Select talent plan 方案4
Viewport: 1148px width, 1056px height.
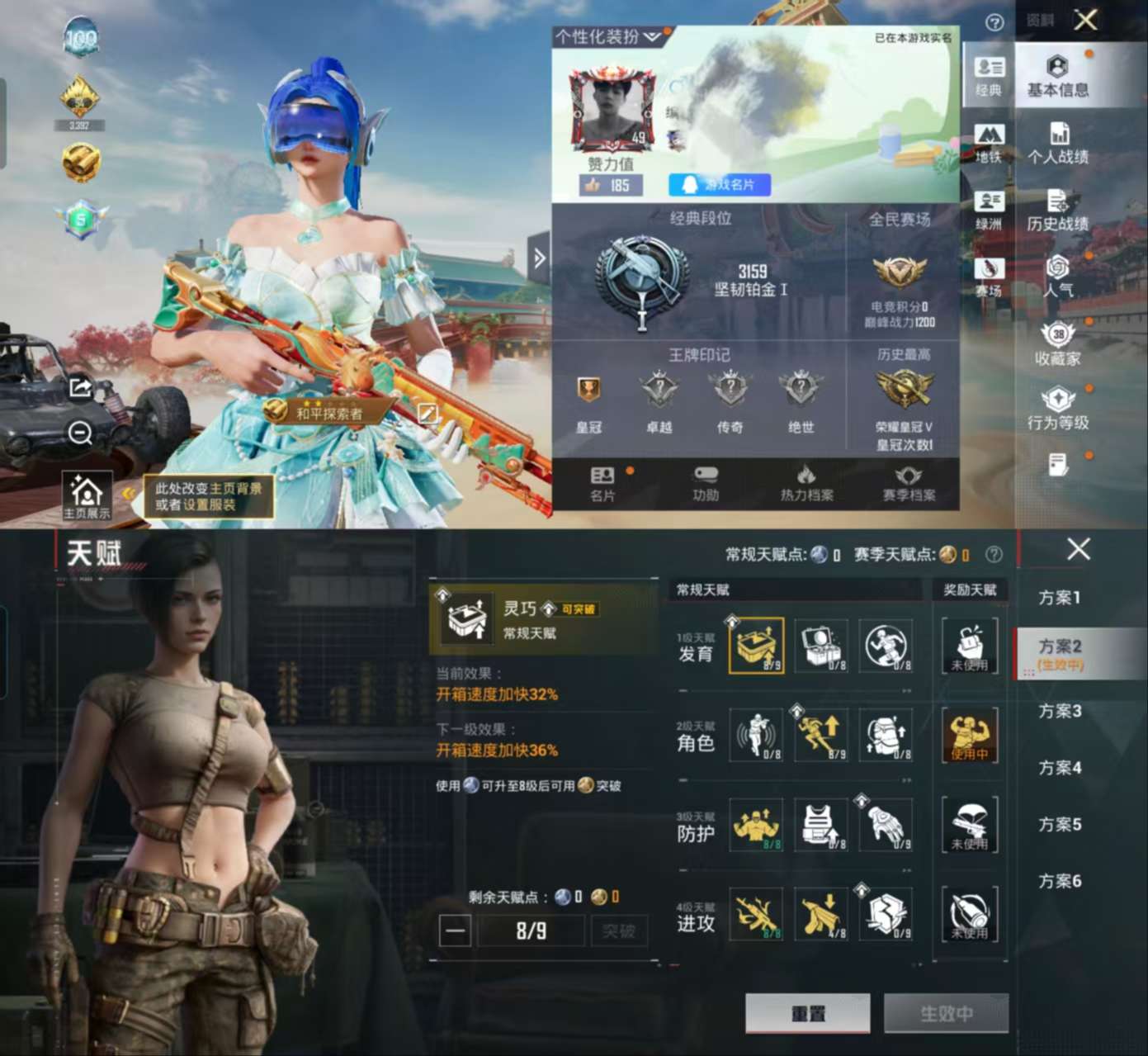(x=1061, y=768)
